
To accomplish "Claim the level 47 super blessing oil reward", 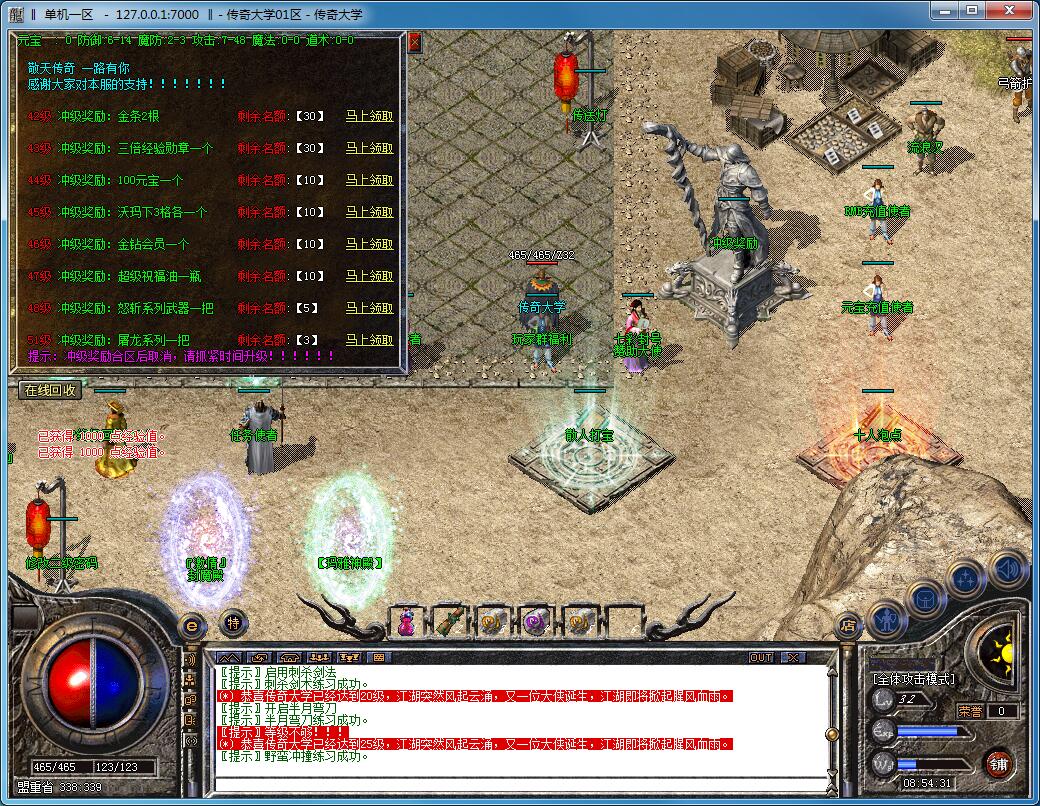I will click(x=369, y=276).
